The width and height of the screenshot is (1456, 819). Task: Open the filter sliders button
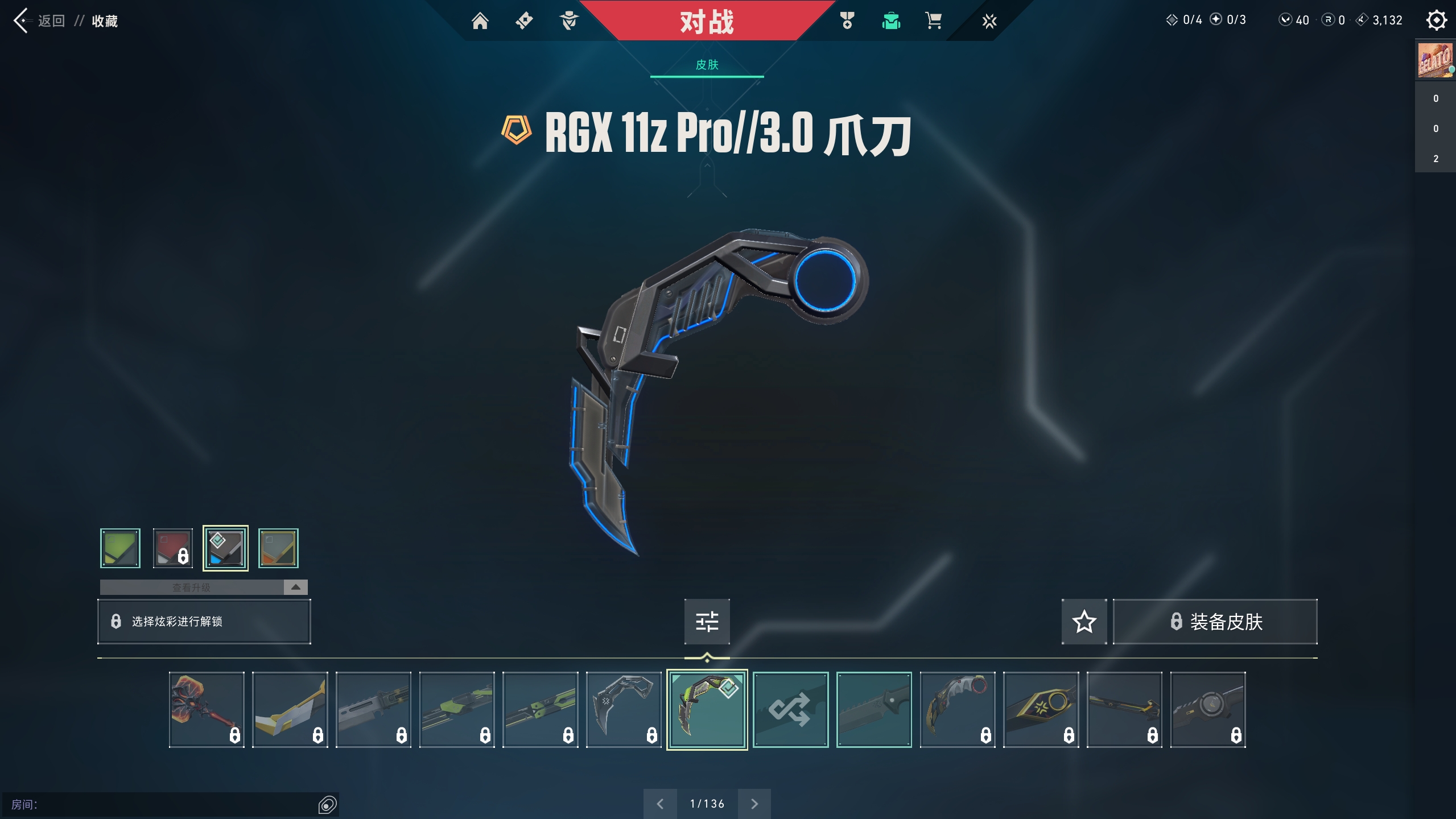coord(707,621)
